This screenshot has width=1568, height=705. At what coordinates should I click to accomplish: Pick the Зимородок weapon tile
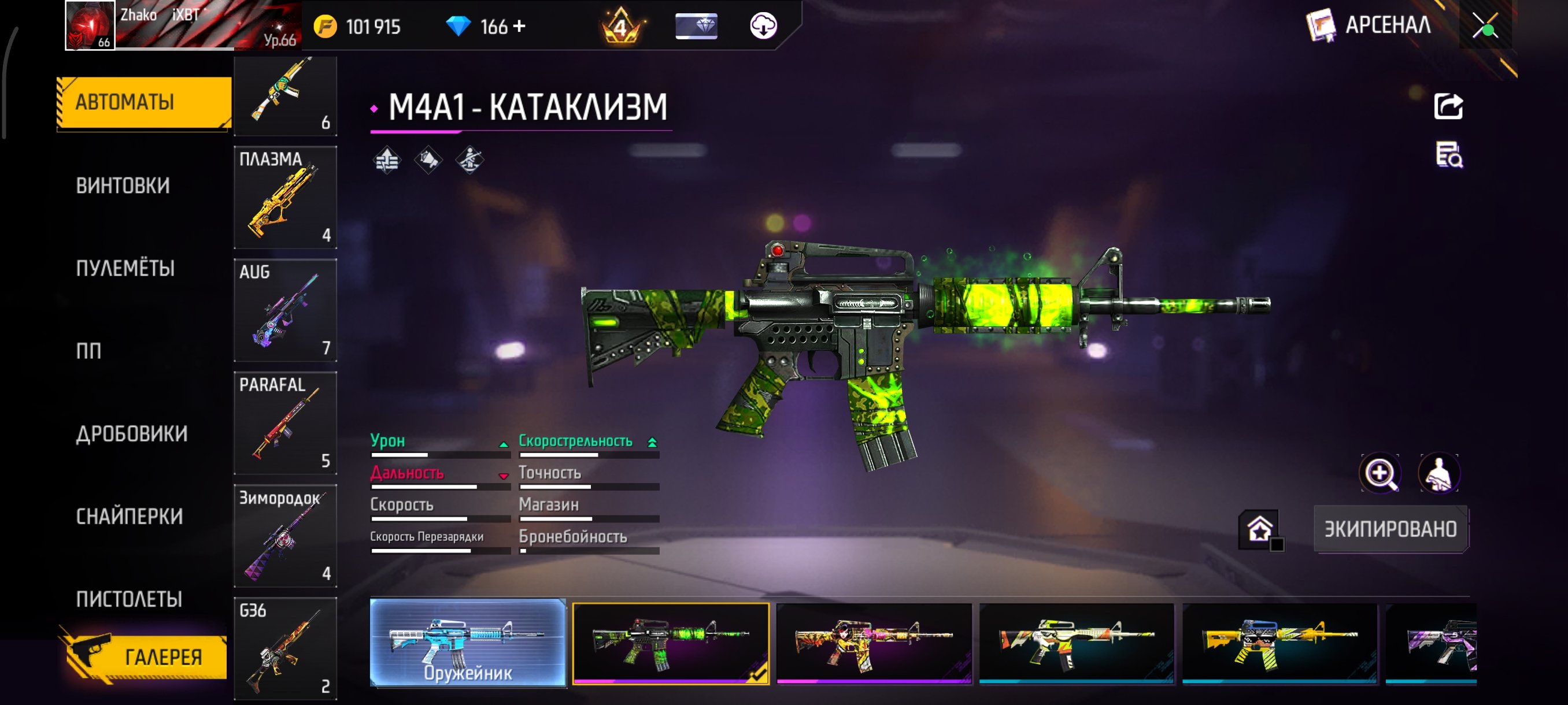[x=285, y=535]
